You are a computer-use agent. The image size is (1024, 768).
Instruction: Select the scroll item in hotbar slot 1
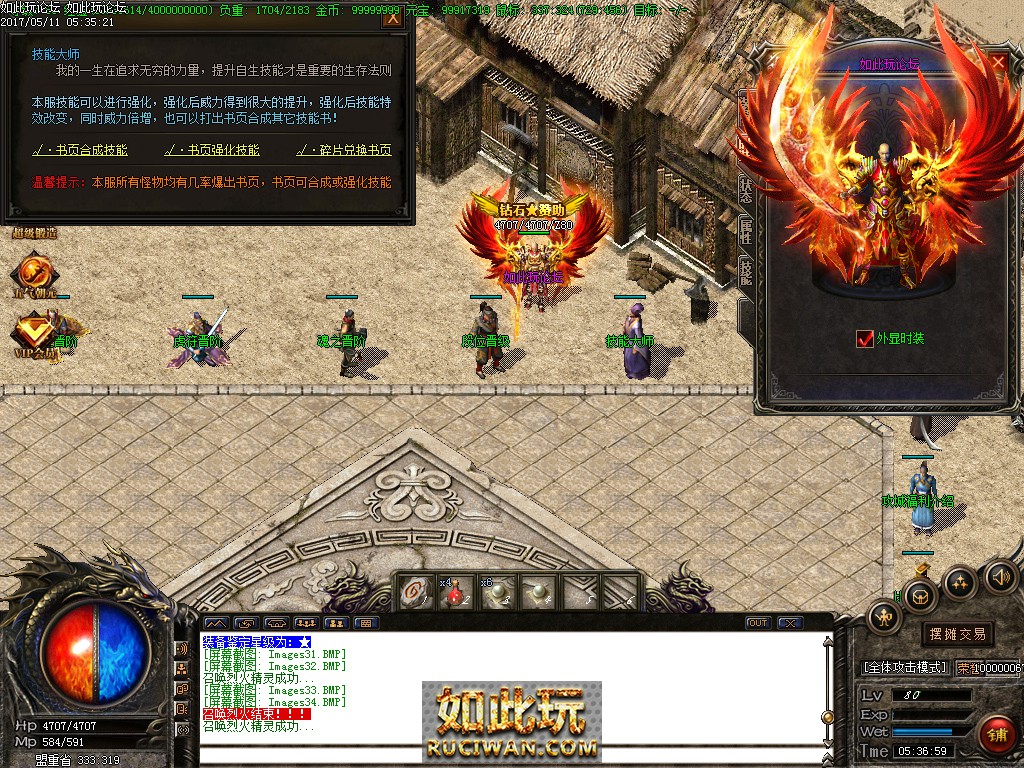tap(413, 593)
